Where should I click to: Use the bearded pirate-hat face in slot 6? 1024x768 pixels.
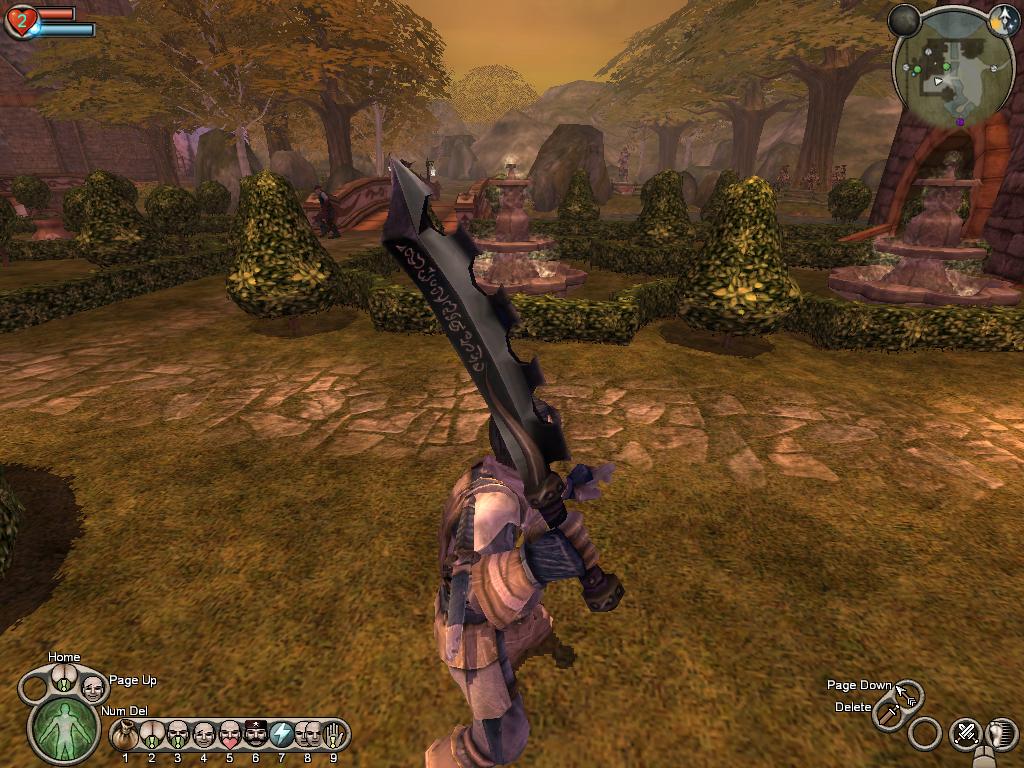[x=256, y=735]
